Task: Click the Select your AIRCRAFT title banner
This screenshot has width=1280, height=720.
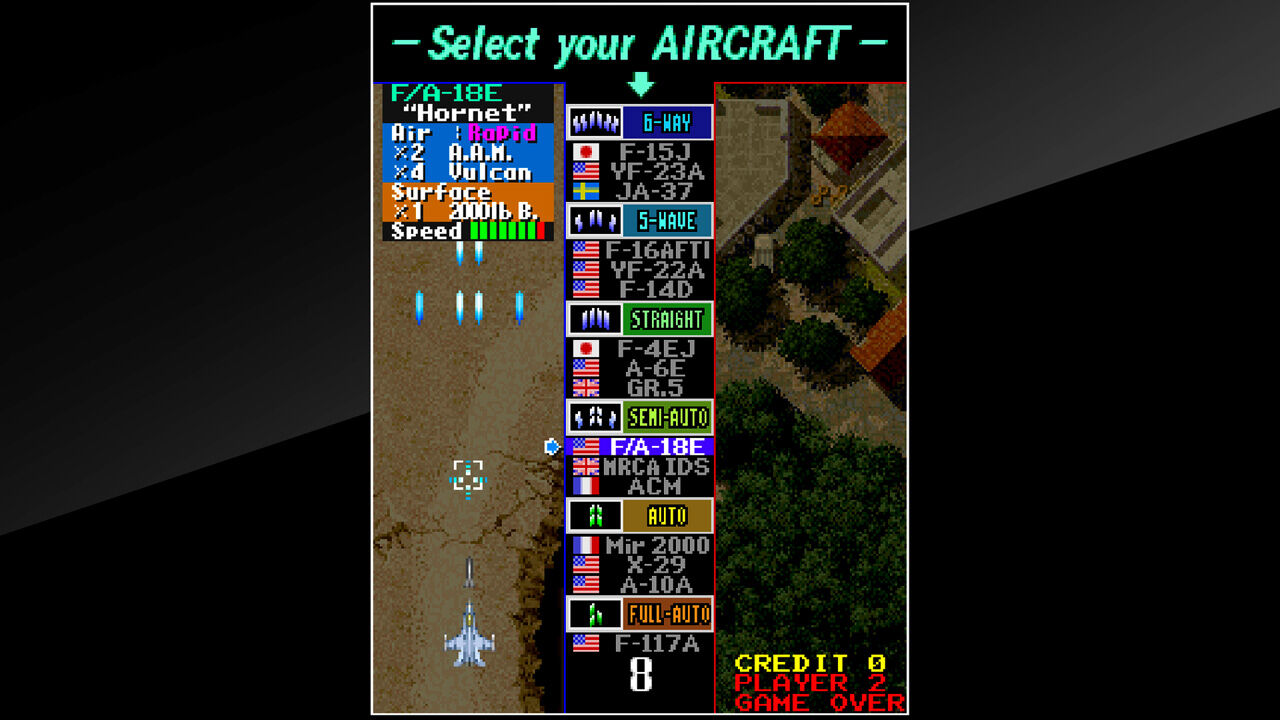Action: click(640, 41)
